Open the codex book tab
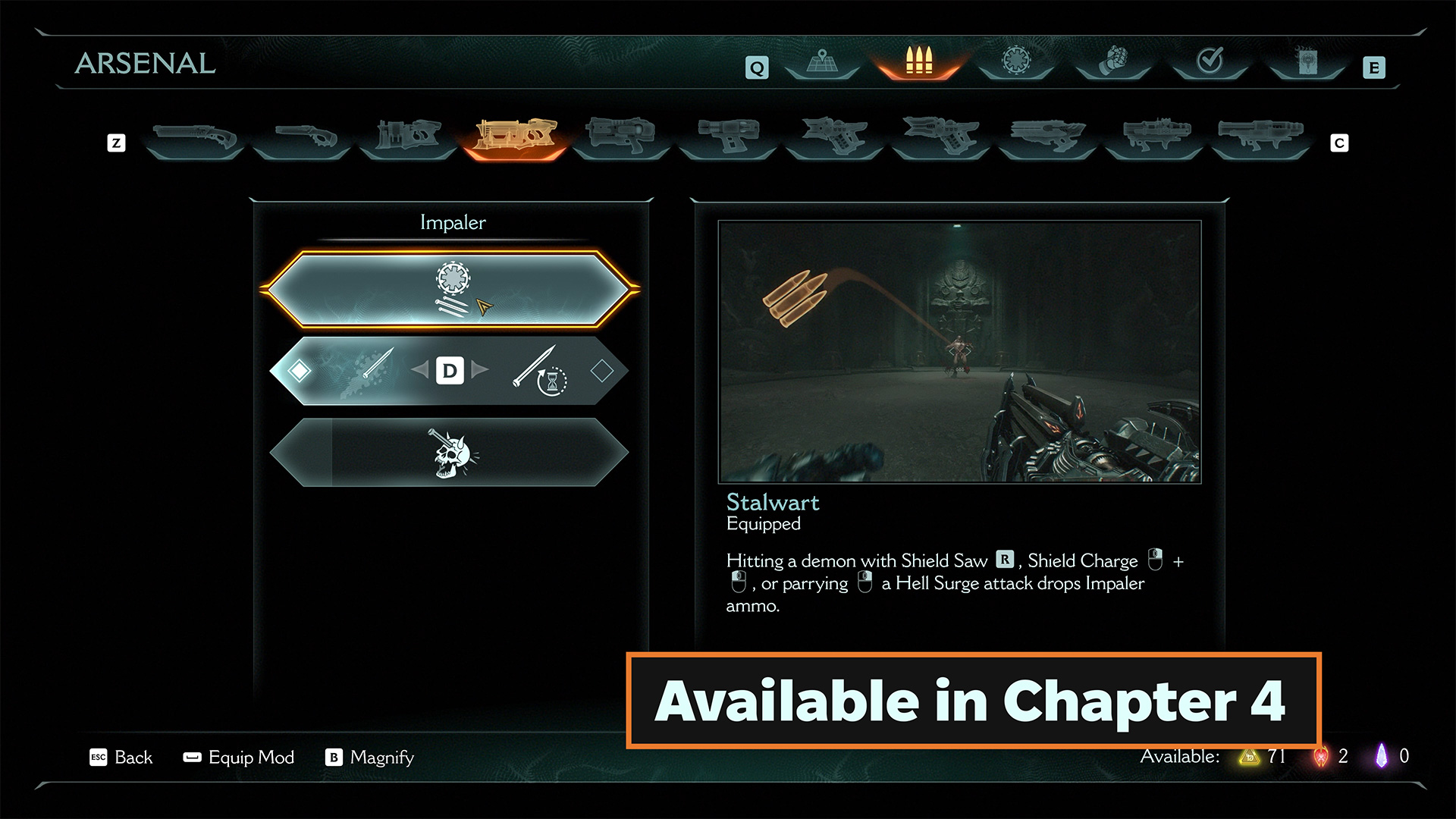1456x819 pixels. click(x=1307, y=61)
